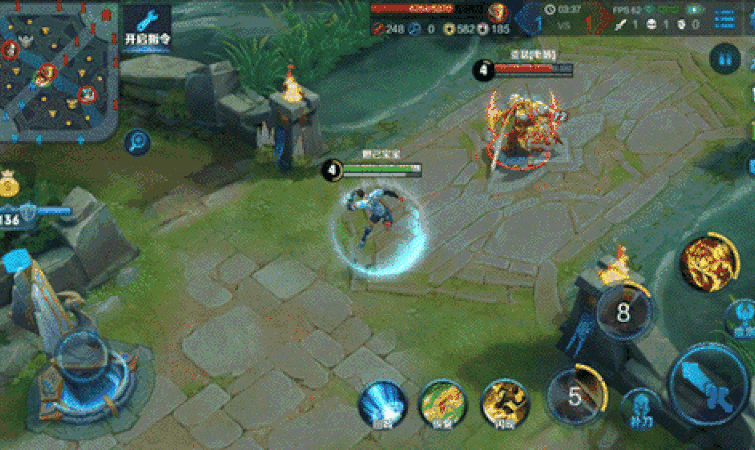The width and height of the screenshot is (755, 450).
Task: Cast the 闪现 flash summoner spell
Action: coord(505,405)
